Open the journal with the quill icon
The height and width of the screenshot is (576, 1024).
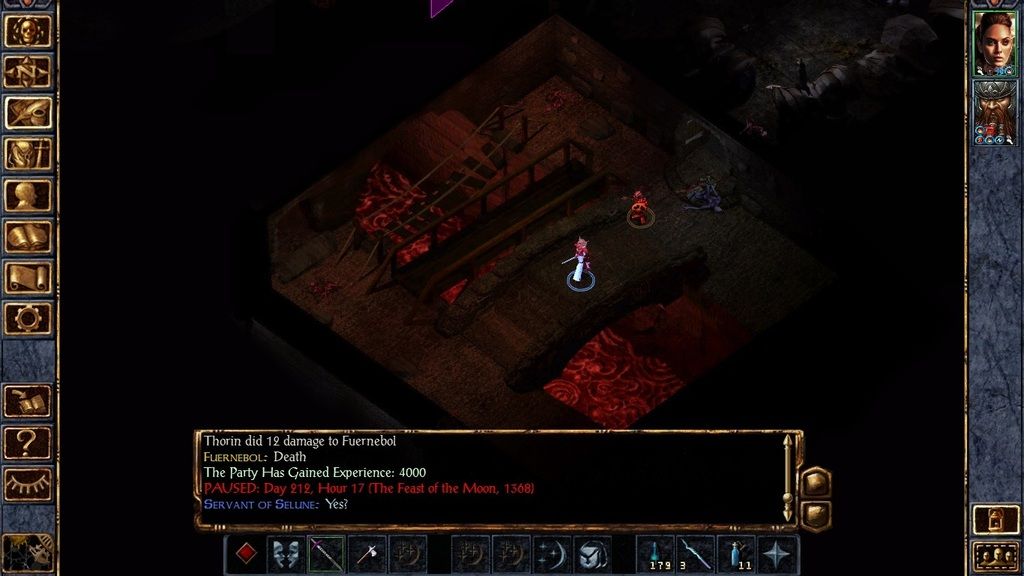[x=28, y=113]
